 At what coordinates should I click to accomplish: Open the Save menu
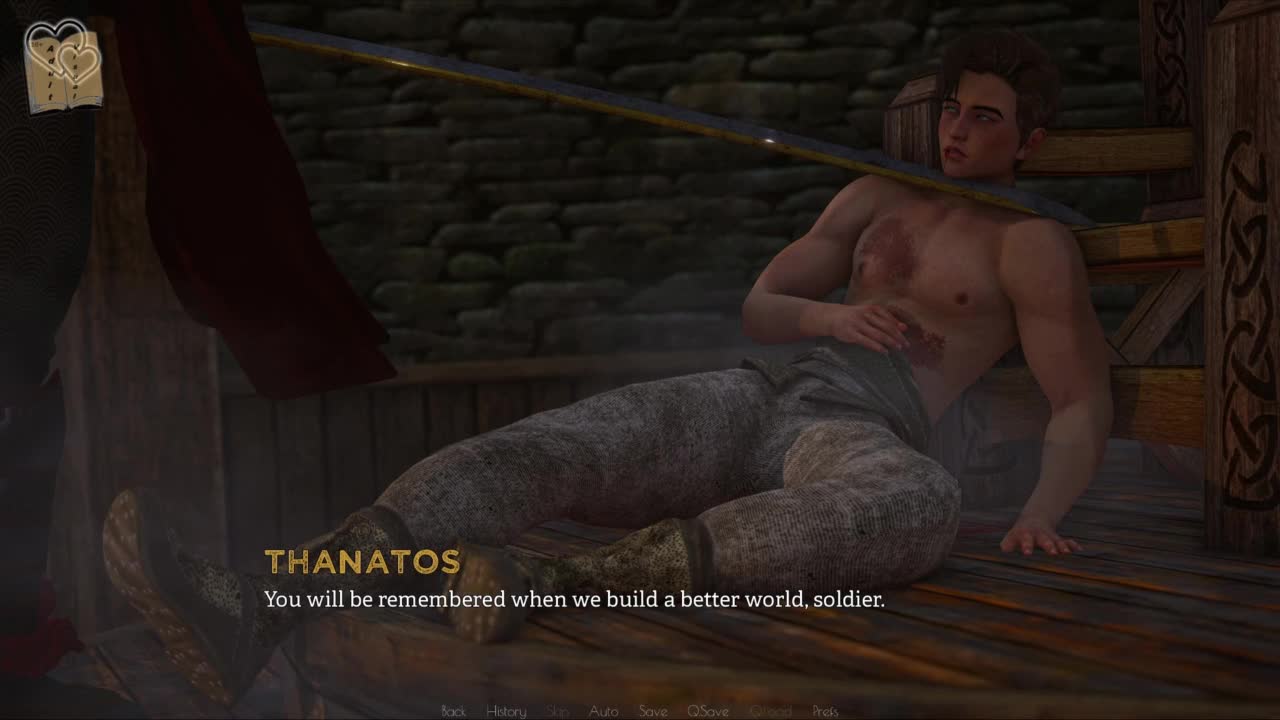[x=653, y=711]
